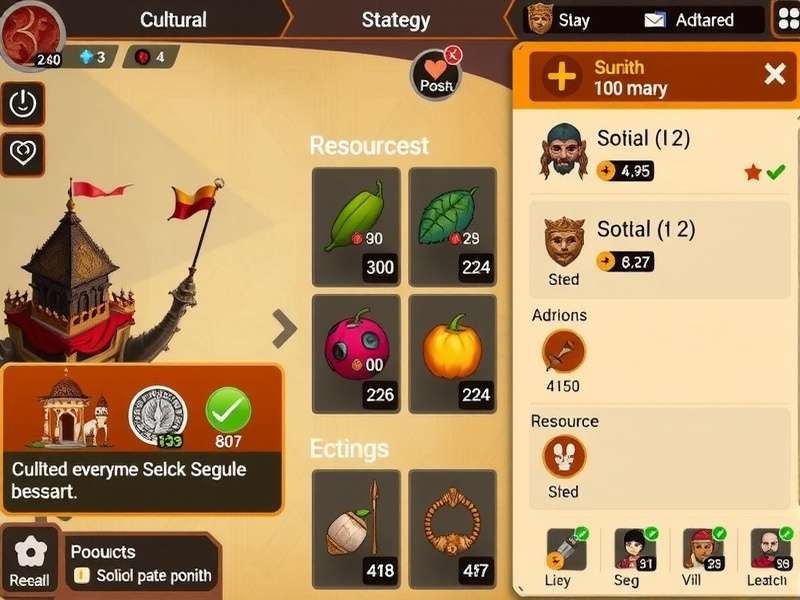
Task: Switch to the Cultural tab
Action: coord(173,20)
